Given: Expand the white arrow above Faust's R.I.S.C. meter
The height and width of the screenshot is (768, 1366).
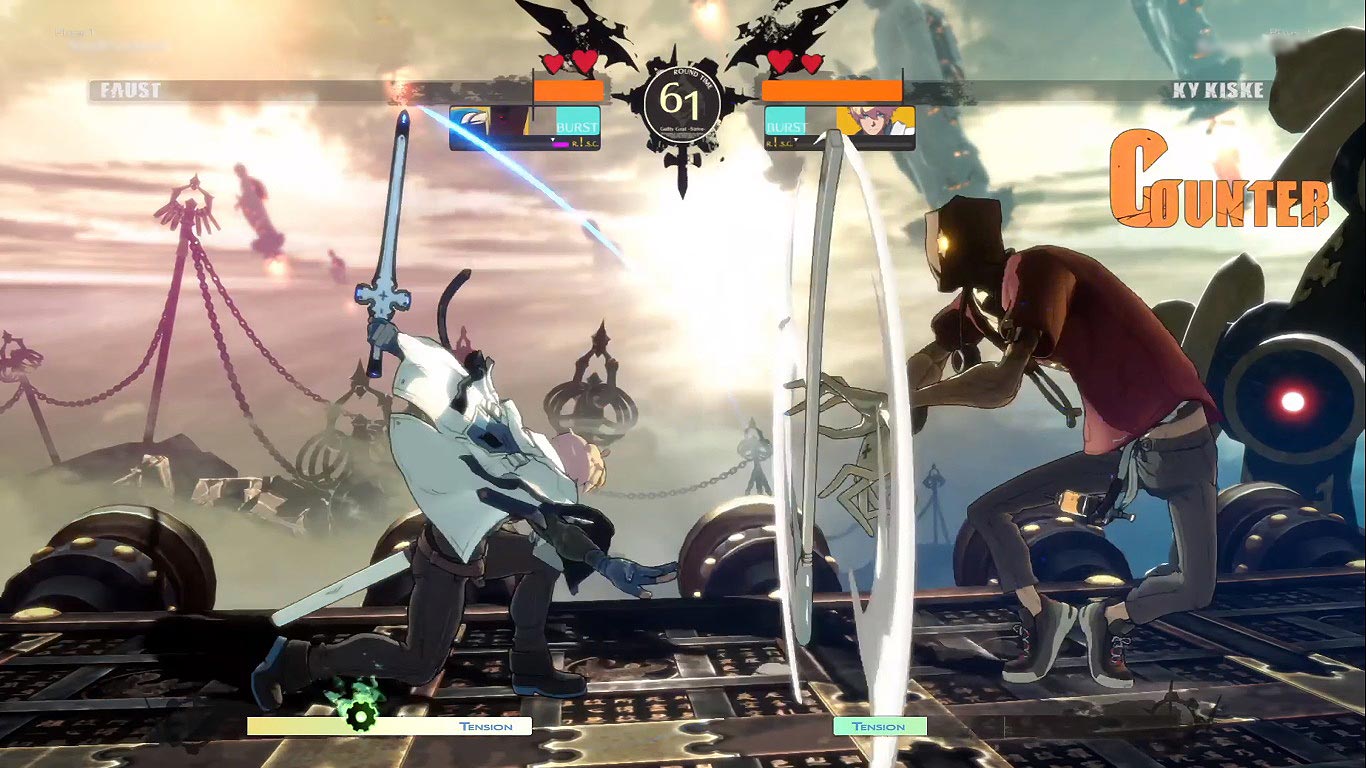Looking at the screenshot, I should pos(552,137).
